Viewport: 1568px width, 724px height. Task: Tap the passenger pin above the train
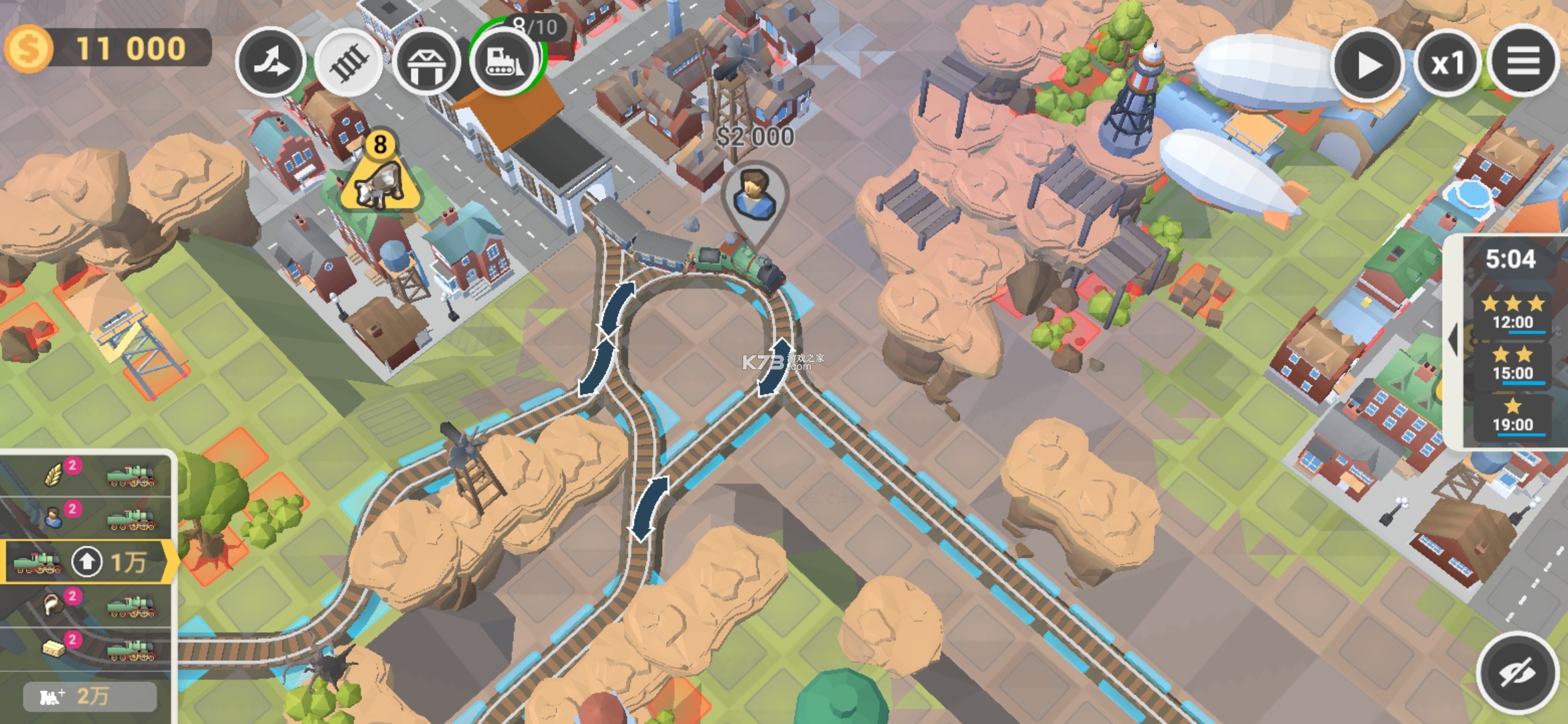[x=755, y=194]
